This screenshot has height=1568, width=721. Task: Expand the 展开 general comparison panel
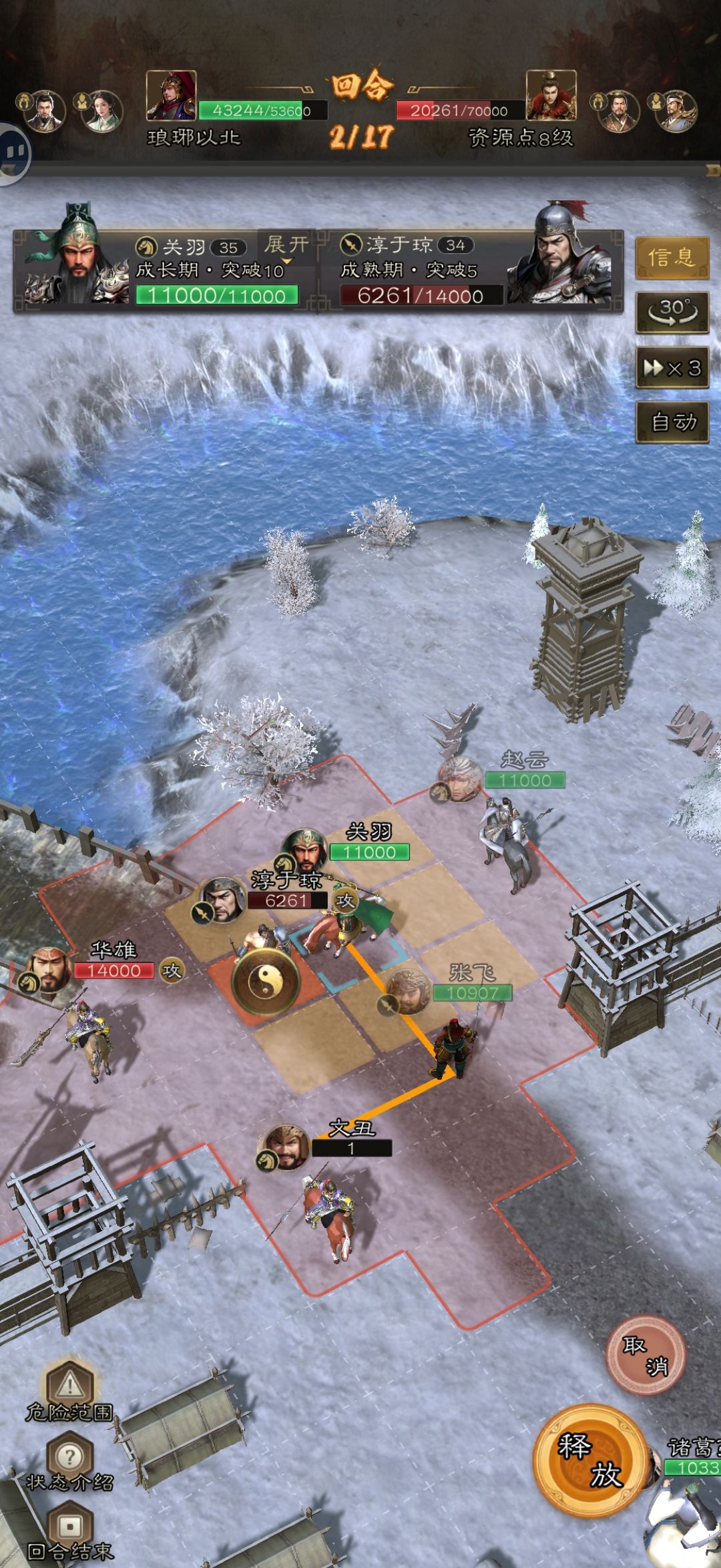(x=286, y=246)
